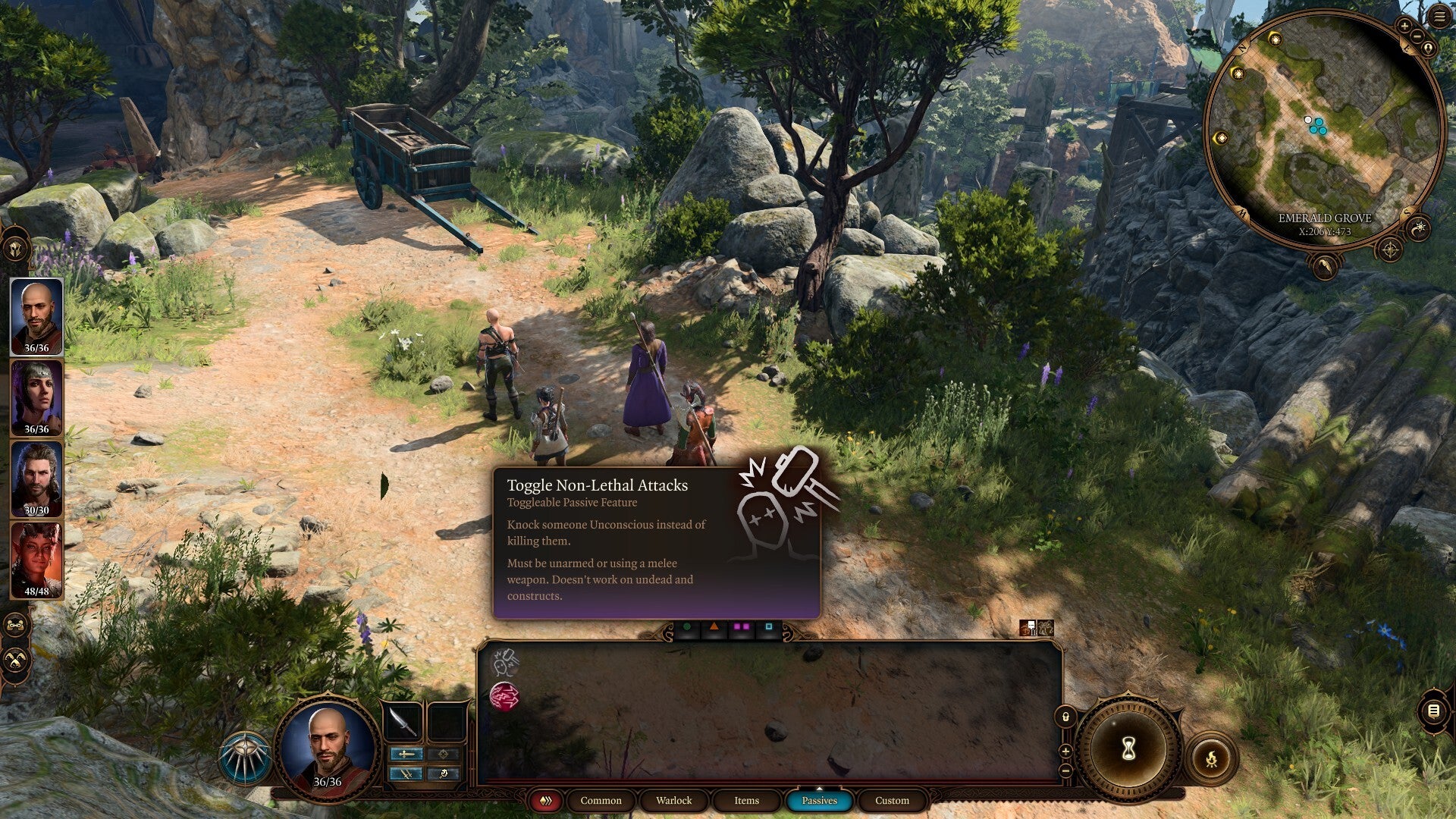Switch to the Warlock tab
Image resolution: width=1456 pixels, height=819 pixels.
[673, 800]
